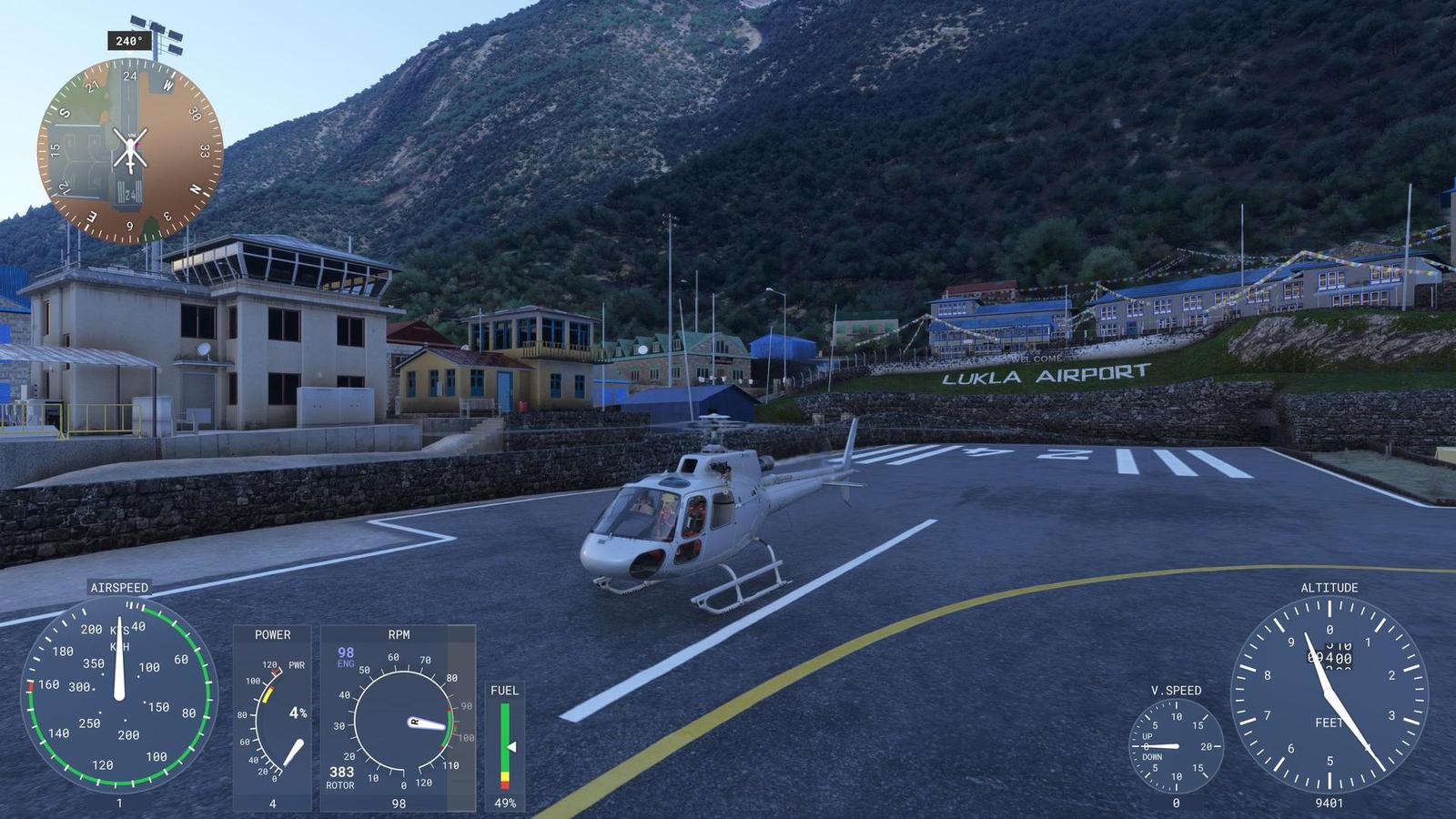The image size is (1456, 819).
Task: Click the 9401 altitude value
Action: 1330,804
